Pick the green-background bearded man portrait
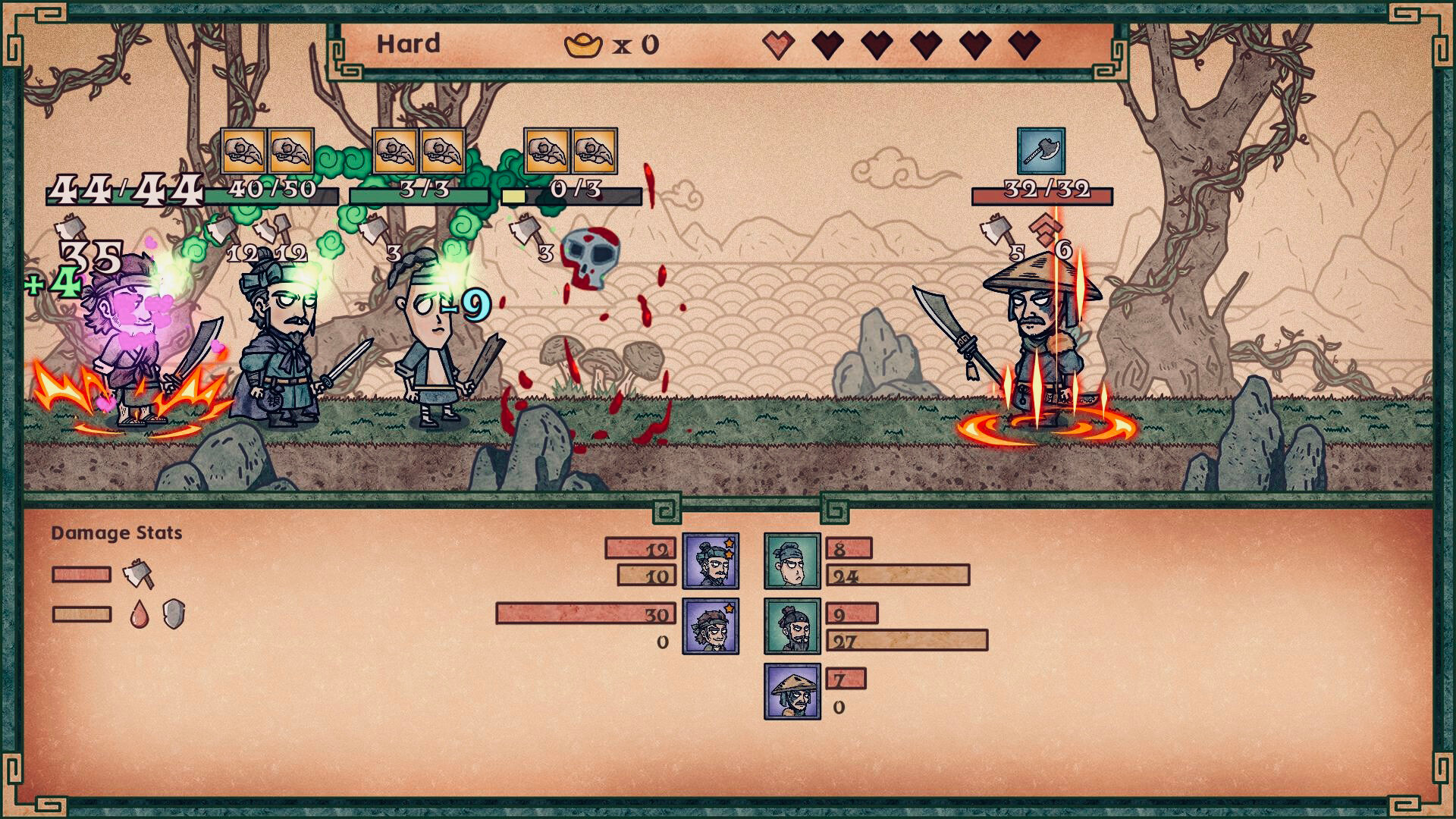 (x=792, y=626)
